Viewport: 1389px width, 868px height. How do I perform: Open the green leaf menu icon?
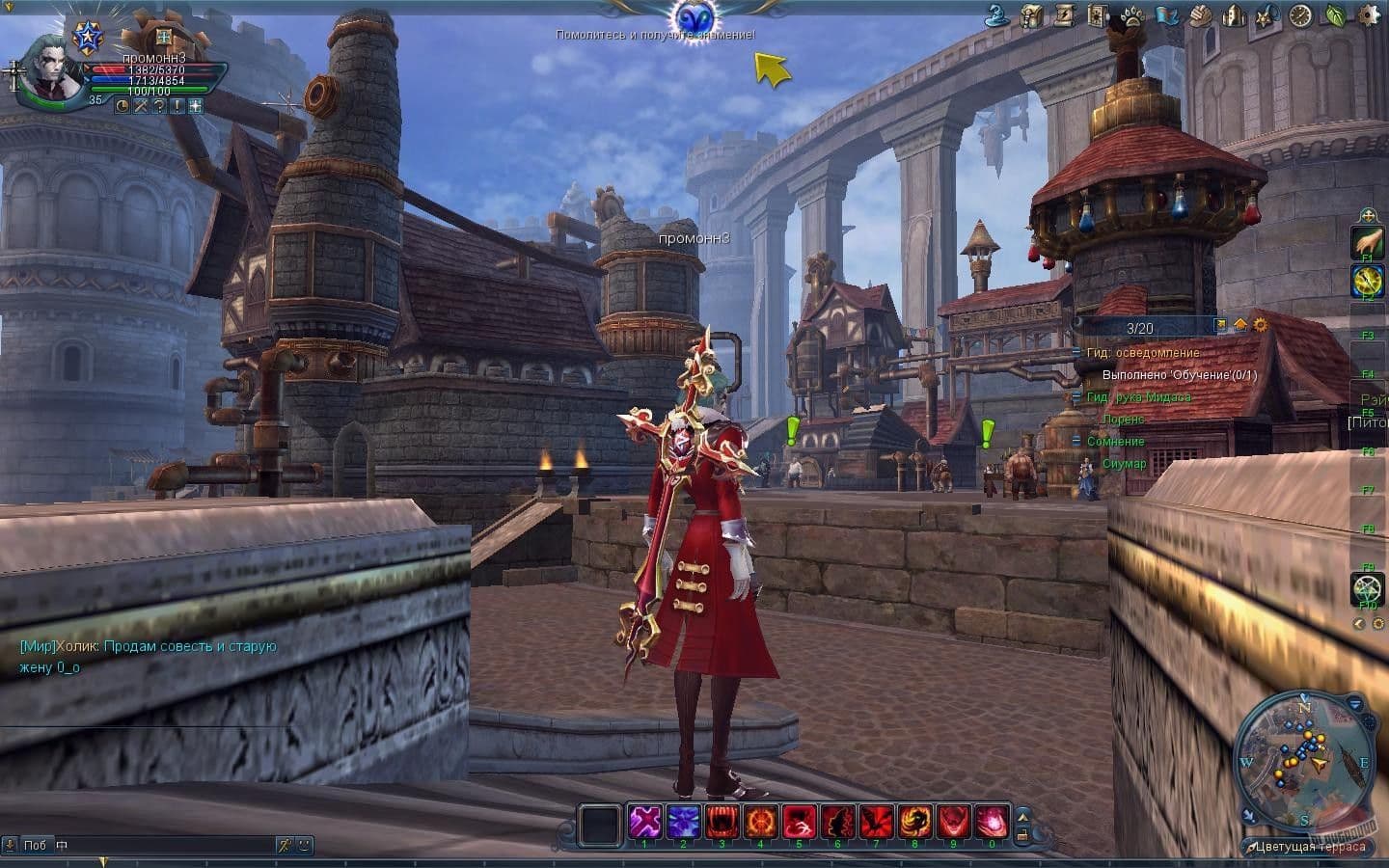(x=1336, y=15)
